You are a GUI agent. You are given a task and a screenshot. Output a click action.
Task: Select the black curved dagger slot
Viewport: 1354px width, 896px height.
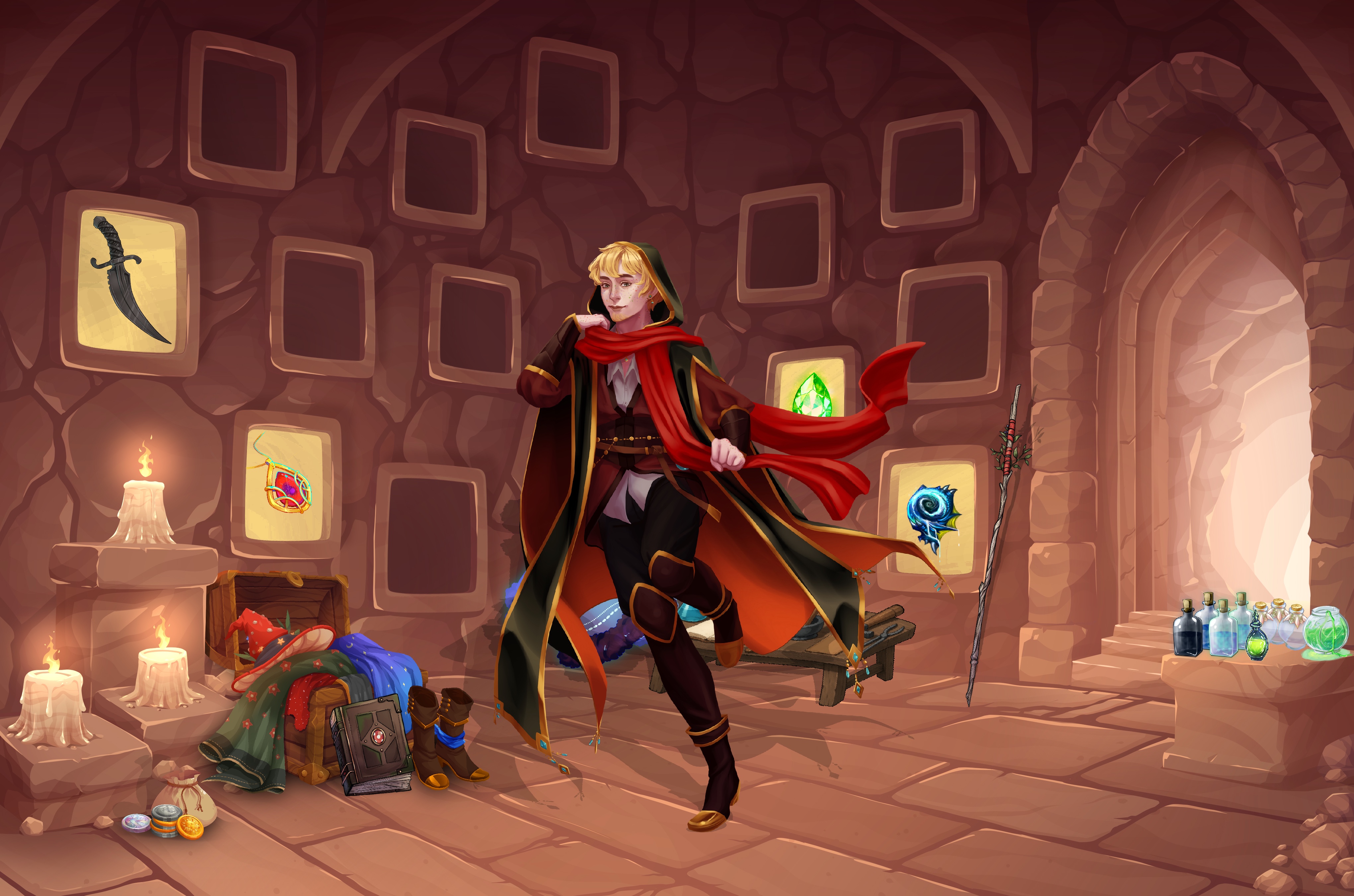[x=130, y=282]
